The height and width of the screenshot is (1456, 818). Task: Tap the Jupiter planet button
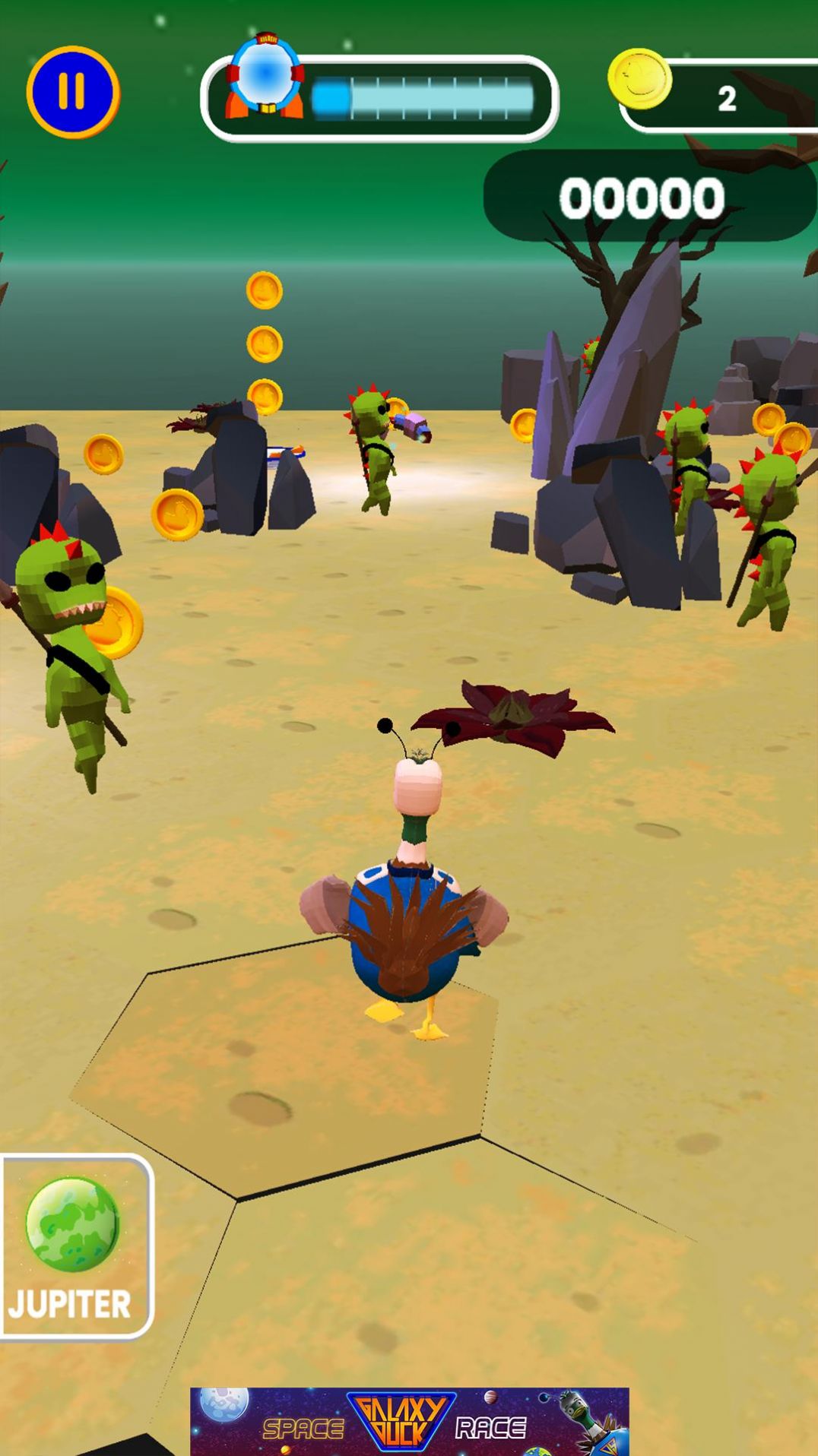[75, 1246]
